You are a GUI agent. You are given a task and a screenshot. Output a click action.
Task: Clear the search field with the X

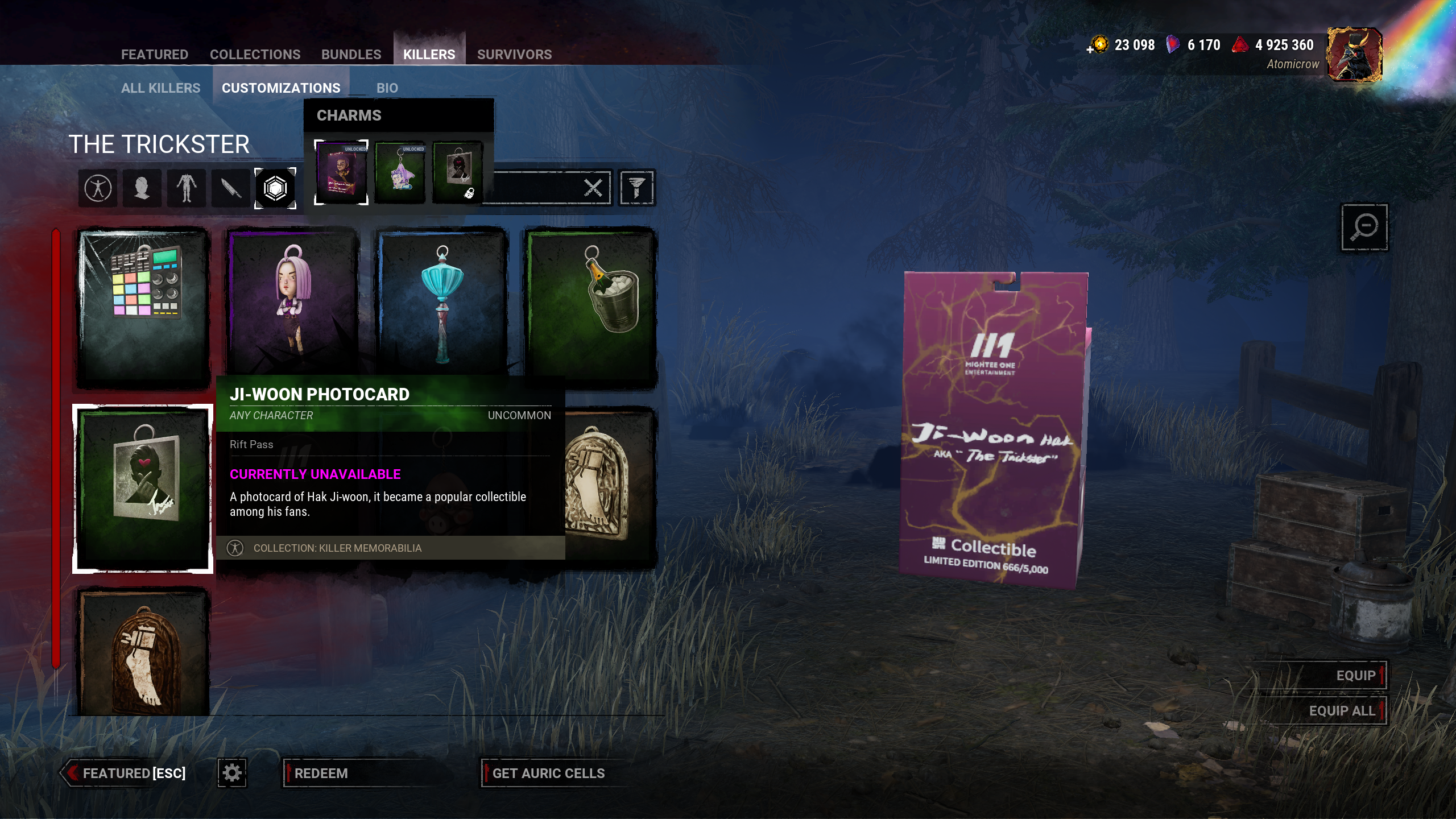593,188
